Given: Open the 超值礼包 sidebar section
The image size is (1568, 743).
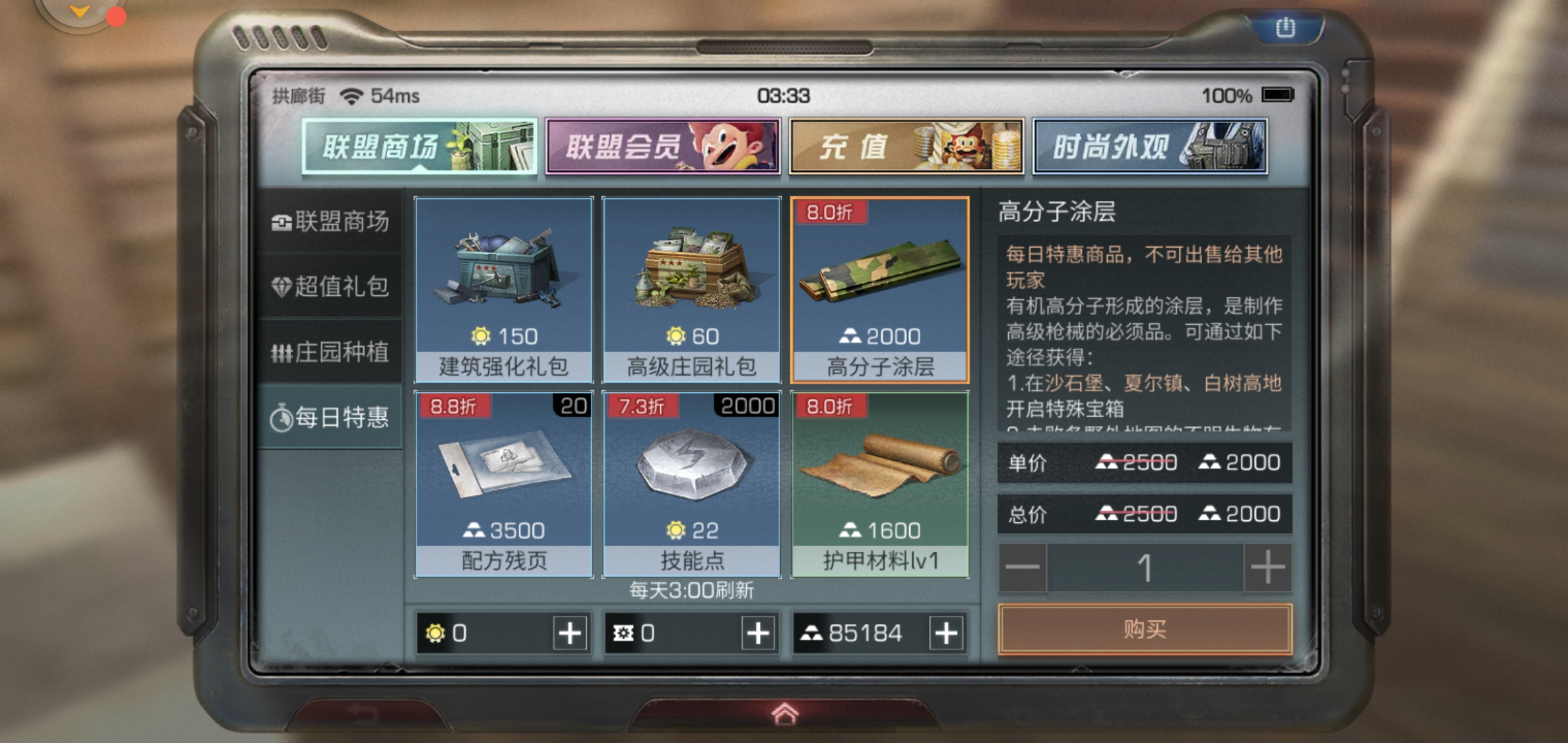Looking at the screenshot, I should pyautogui.click(x=330, y=288).
